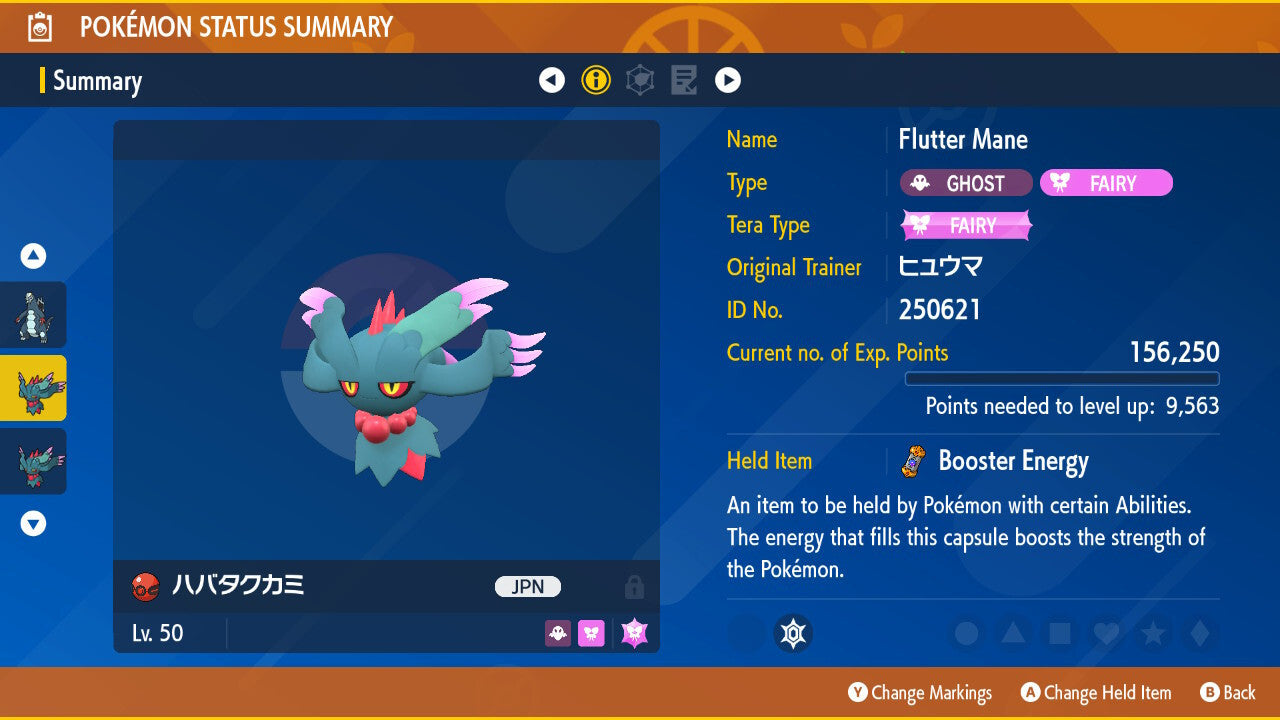
Task: Select the yellow info summary tab
Action: (x=596, y=80)
